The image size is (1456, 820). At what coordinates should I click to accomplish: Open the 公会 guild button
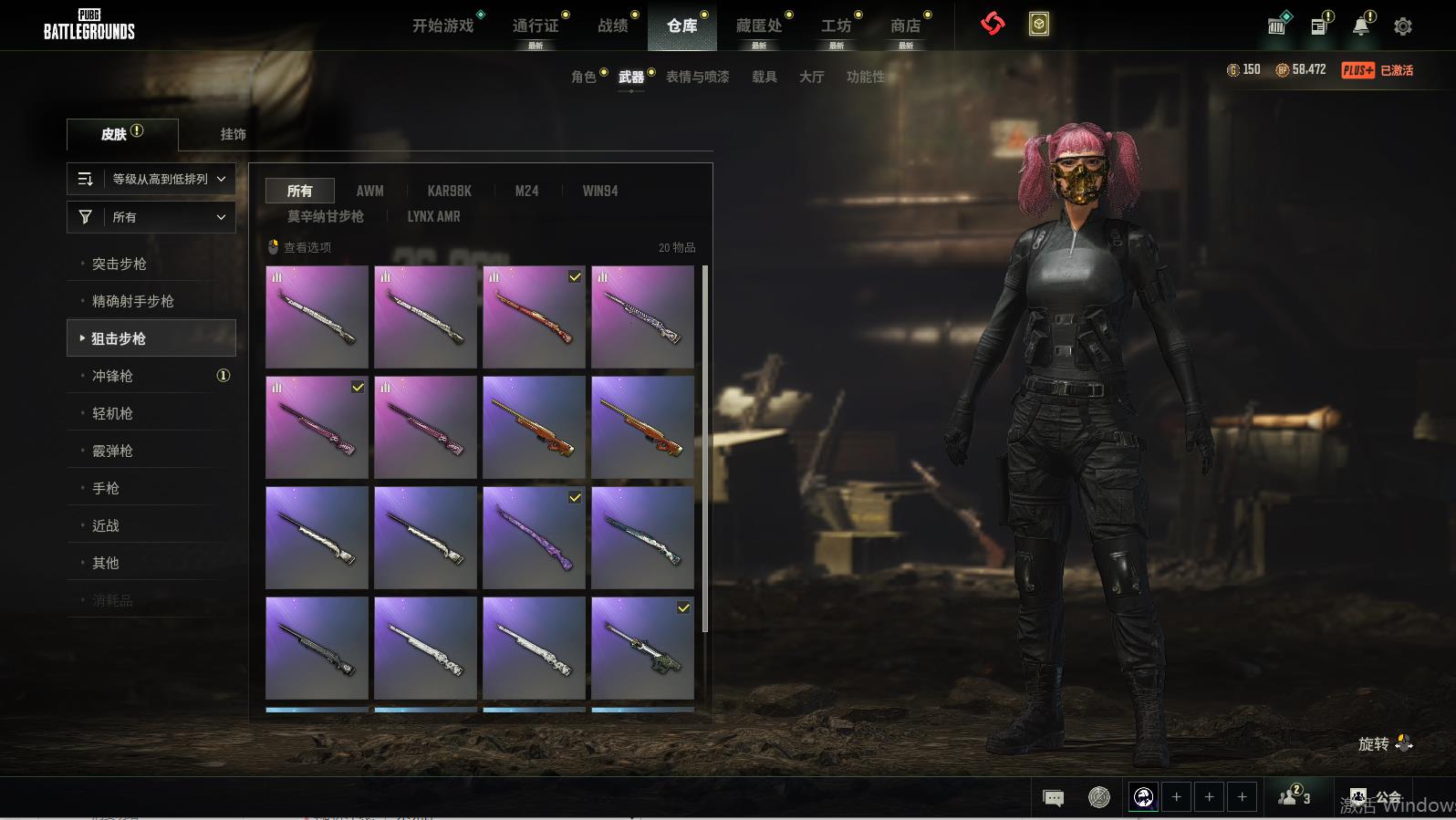coord(1377,798)
